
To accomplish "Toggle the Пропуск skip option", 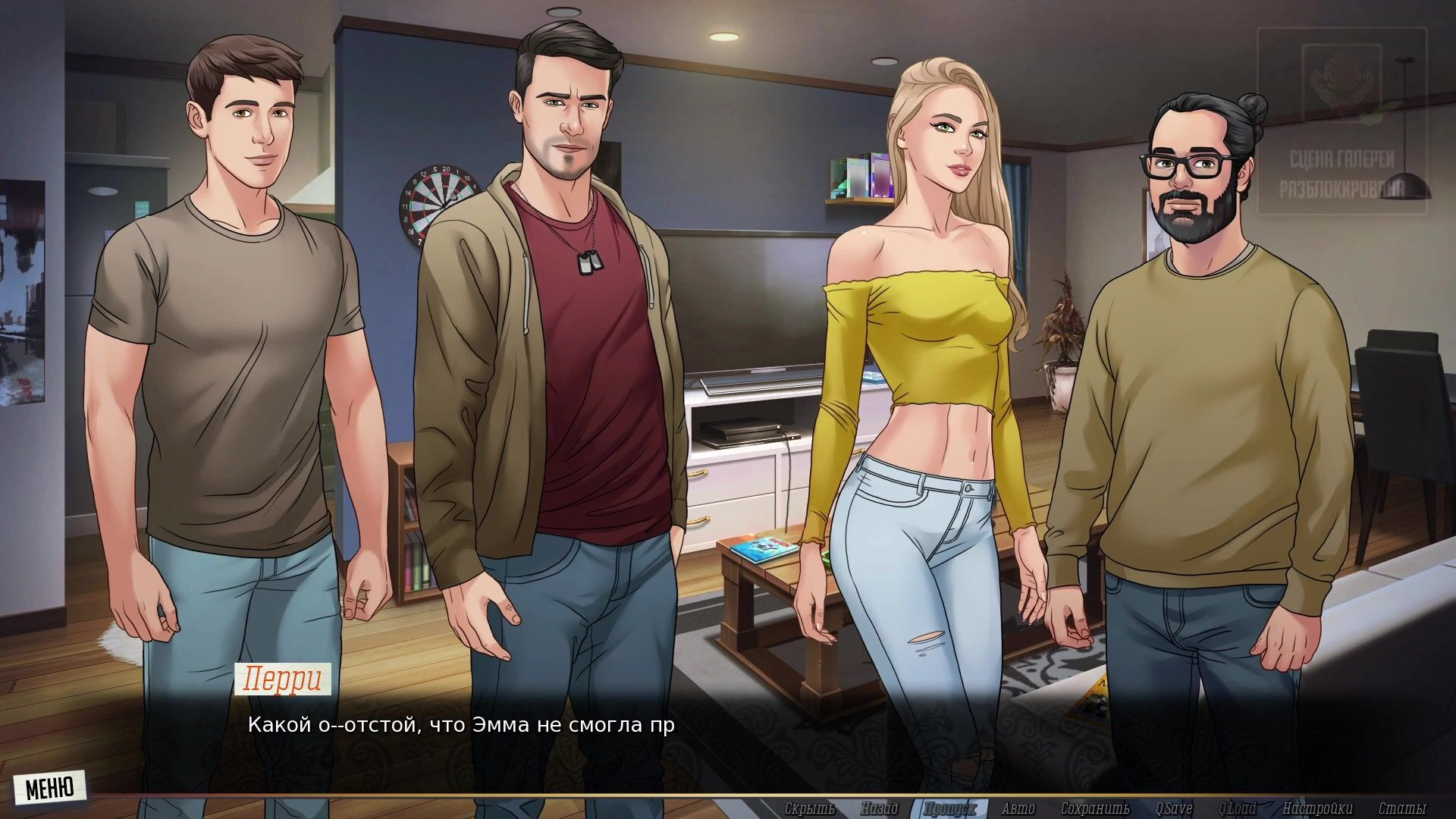I will coord(950,808).
